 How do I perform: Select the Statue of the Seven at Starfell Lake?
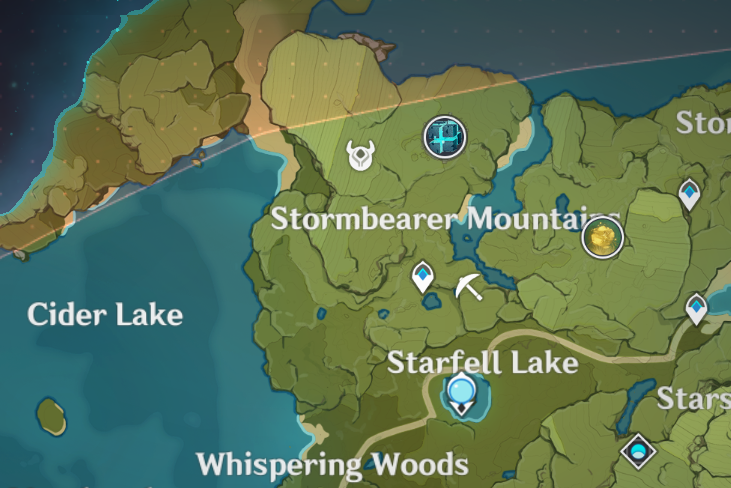(460, 393)
